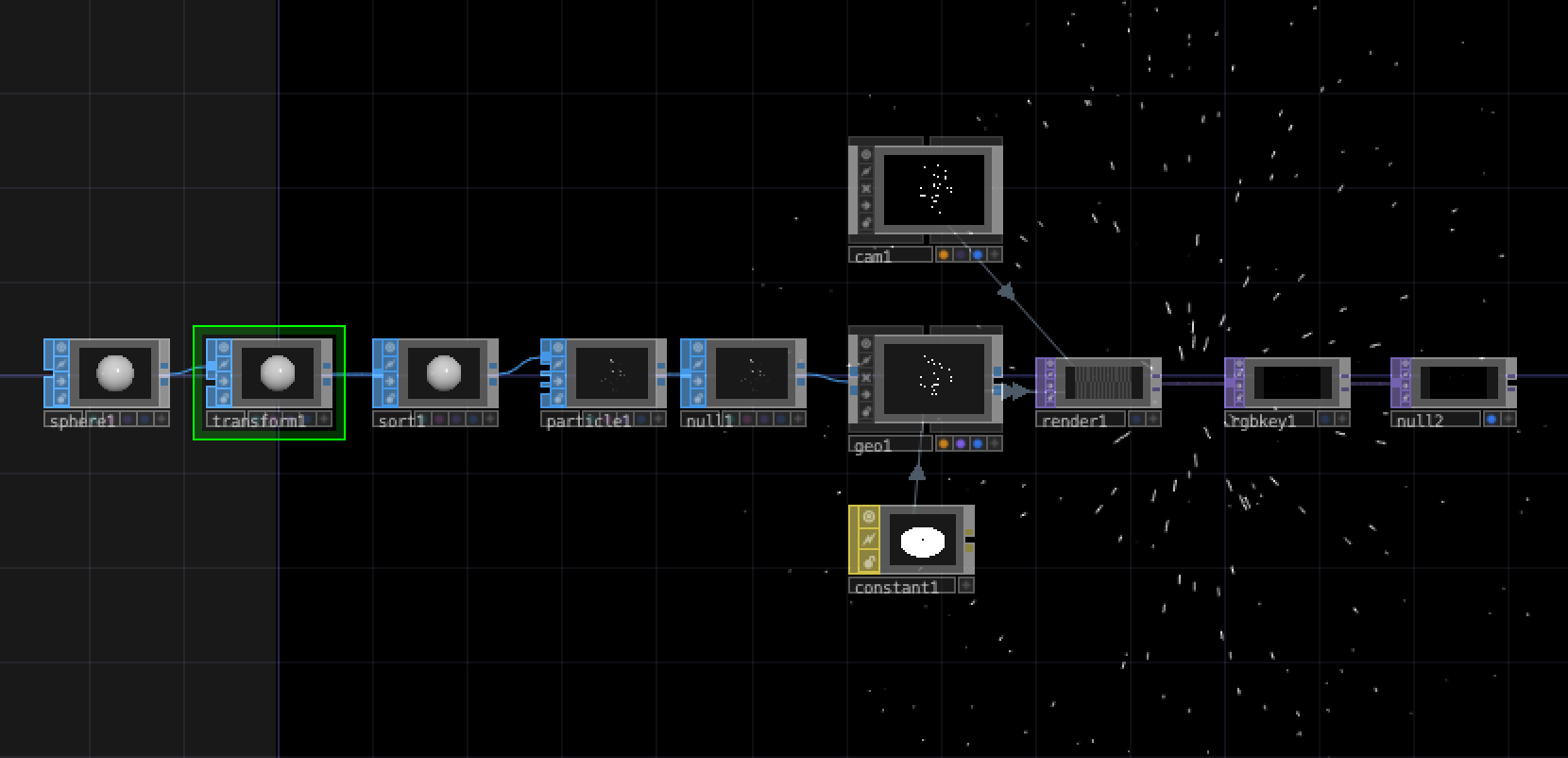Click the sort1 node

tap(443, 373)
